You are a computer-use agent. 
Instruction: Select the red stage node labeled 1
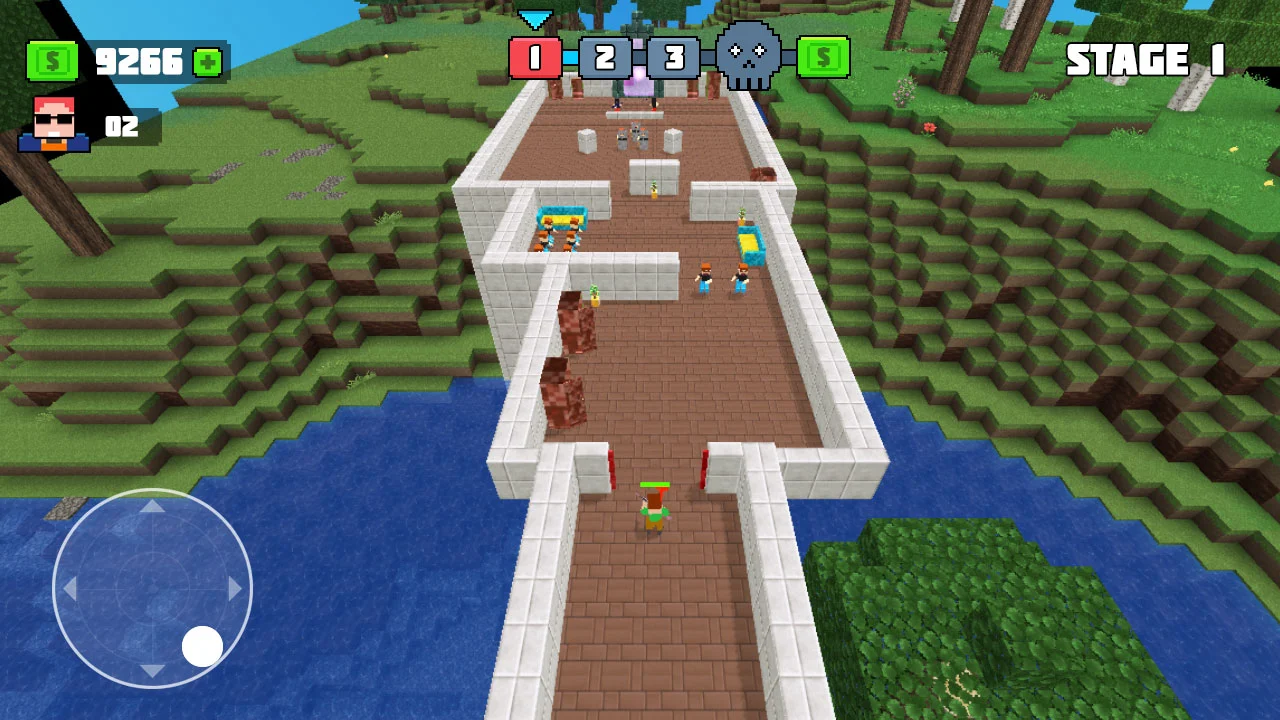(537, 58)
